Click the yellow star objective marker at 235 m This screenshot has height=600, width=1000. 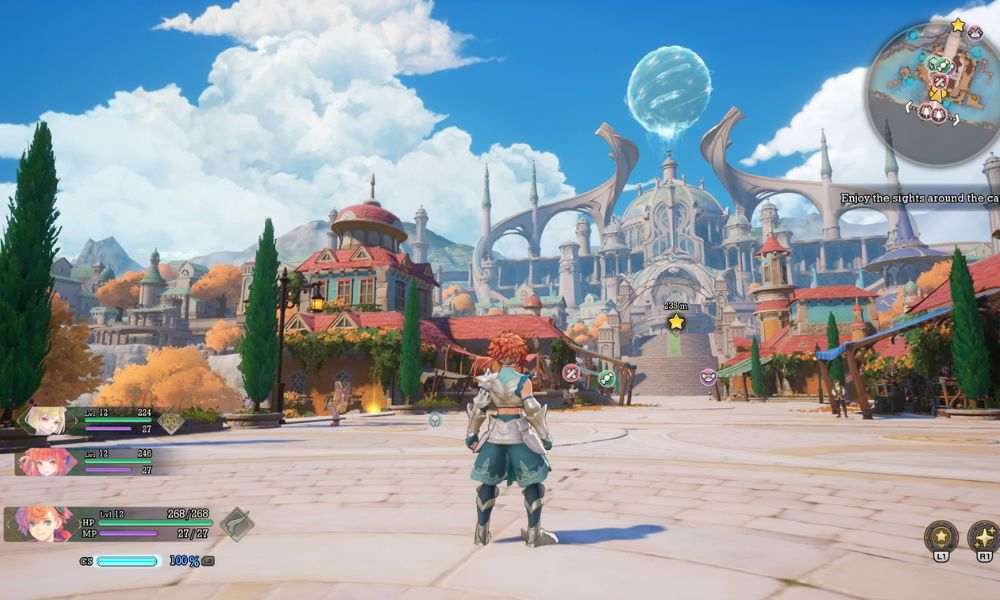[676, 322]
